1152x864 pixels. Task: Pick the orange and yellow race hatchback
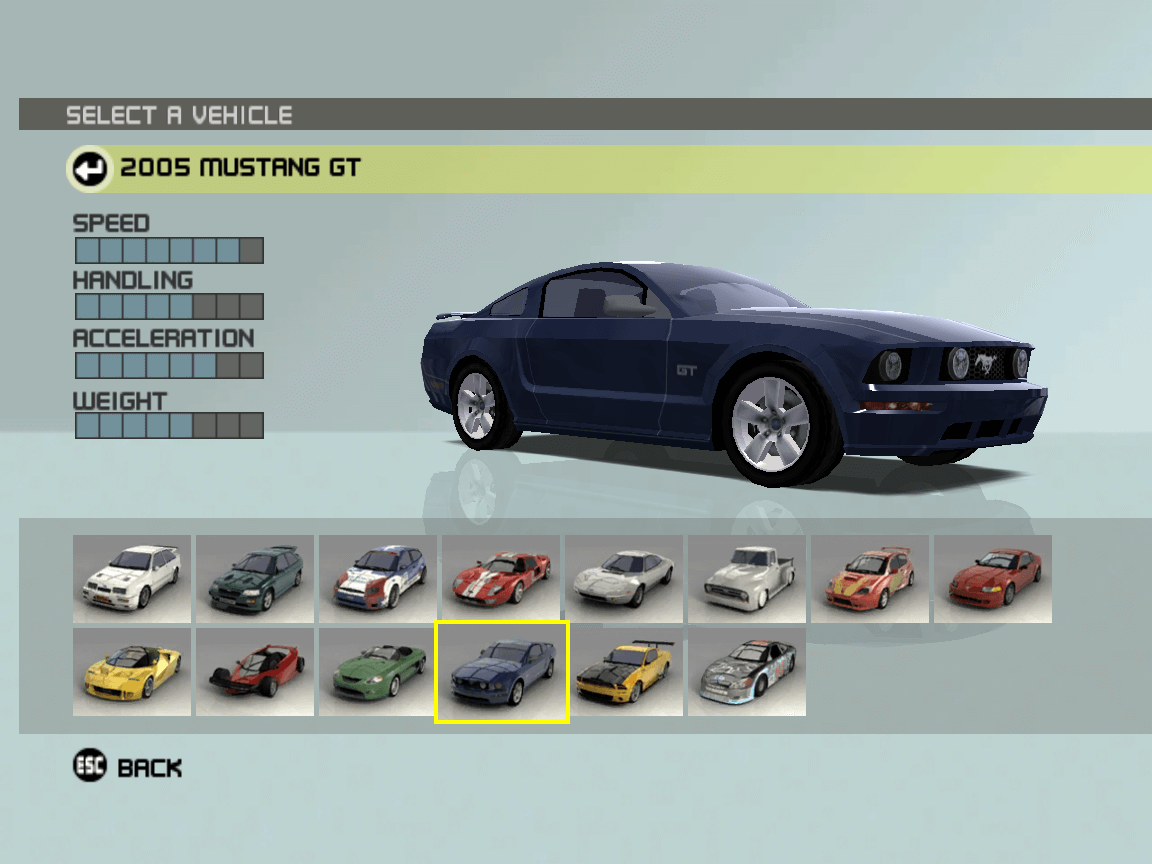[x=870, y=579]
